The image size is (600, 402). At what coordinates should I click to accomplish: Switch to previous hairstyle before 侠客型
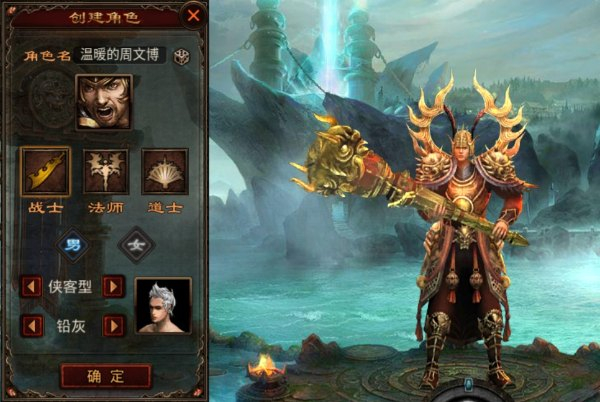(x=32, y=287)
